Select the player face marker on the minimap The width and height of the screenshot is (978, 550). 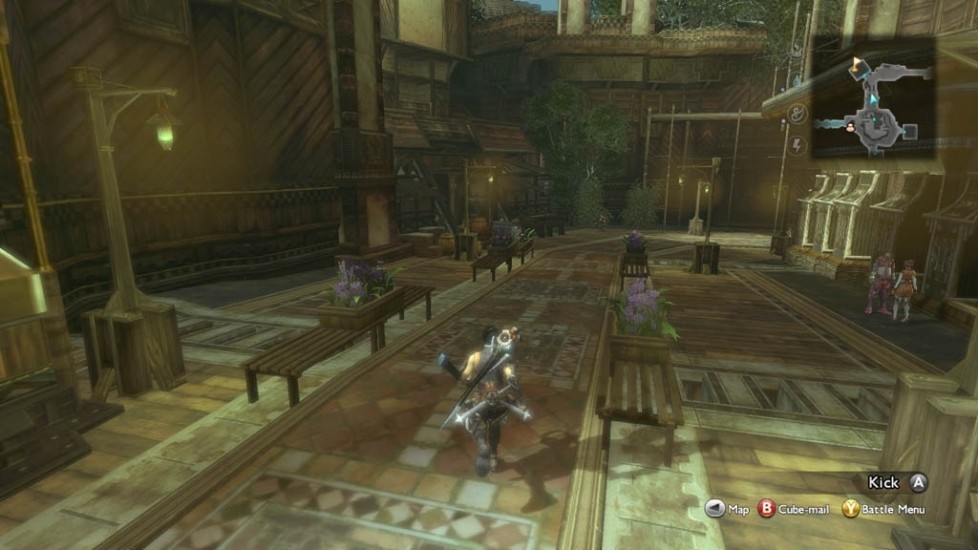851,126
